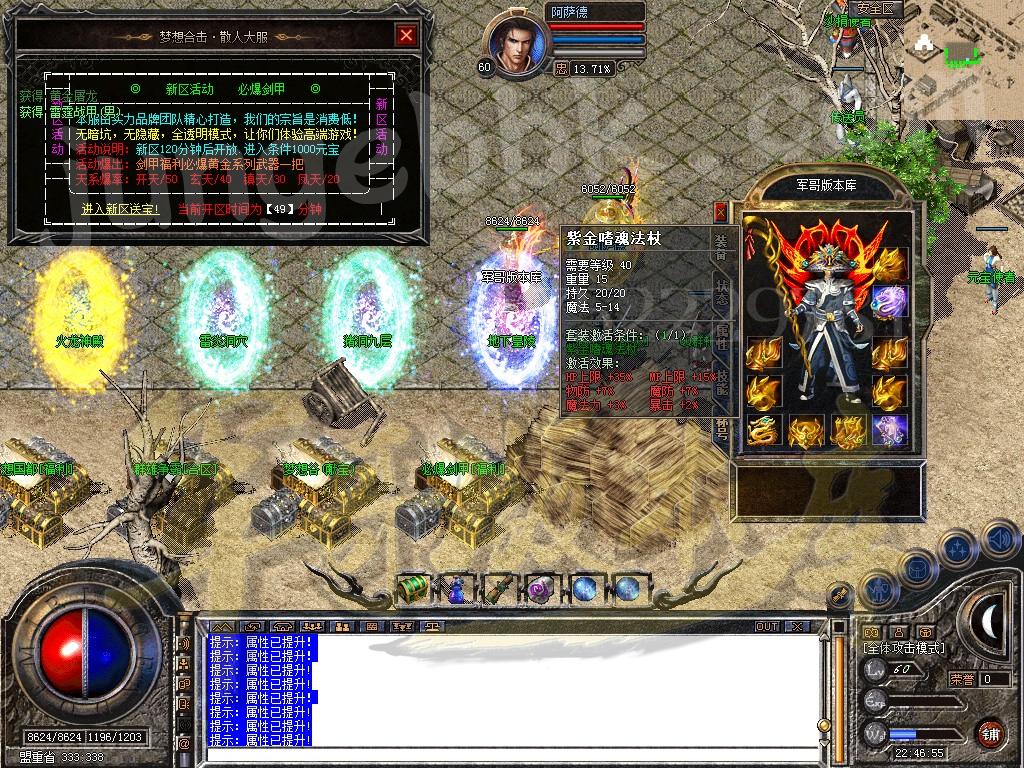Select the golden dragon equipment slot
Screen dimensions: 1024x768
764,431
